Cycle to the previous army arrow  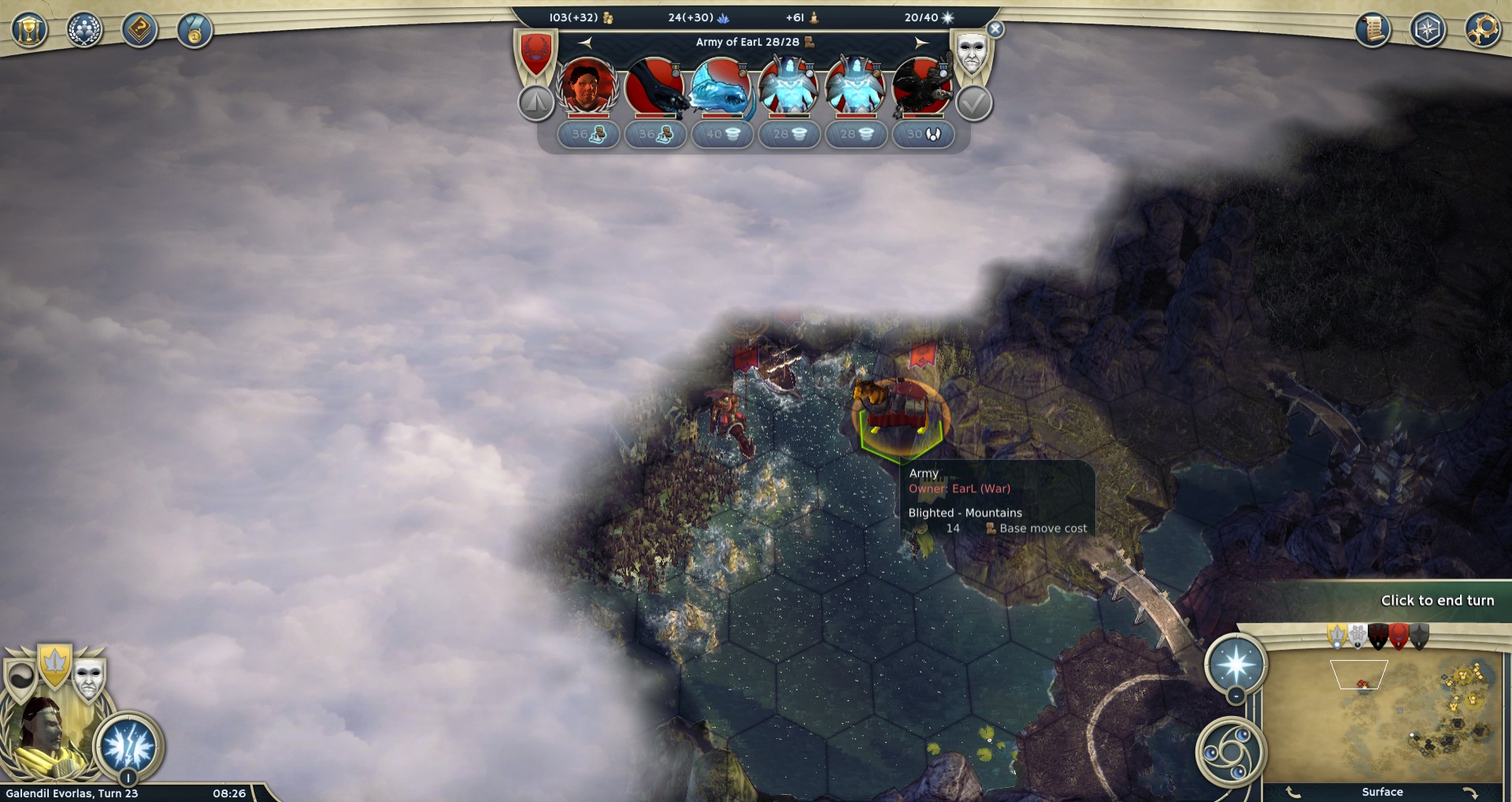pos(585,43)
